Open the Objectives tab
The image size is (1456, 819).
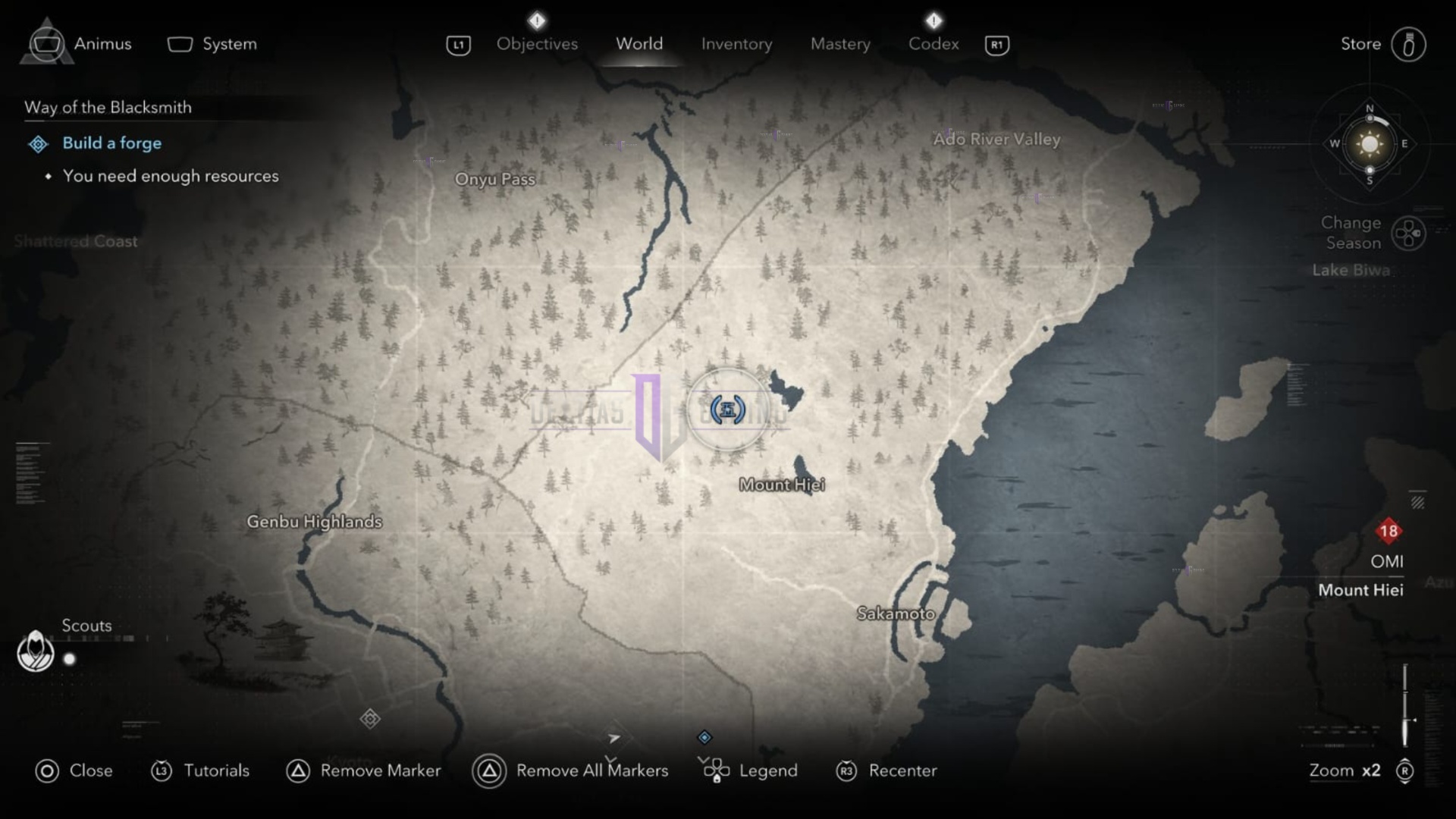(536, 43)
